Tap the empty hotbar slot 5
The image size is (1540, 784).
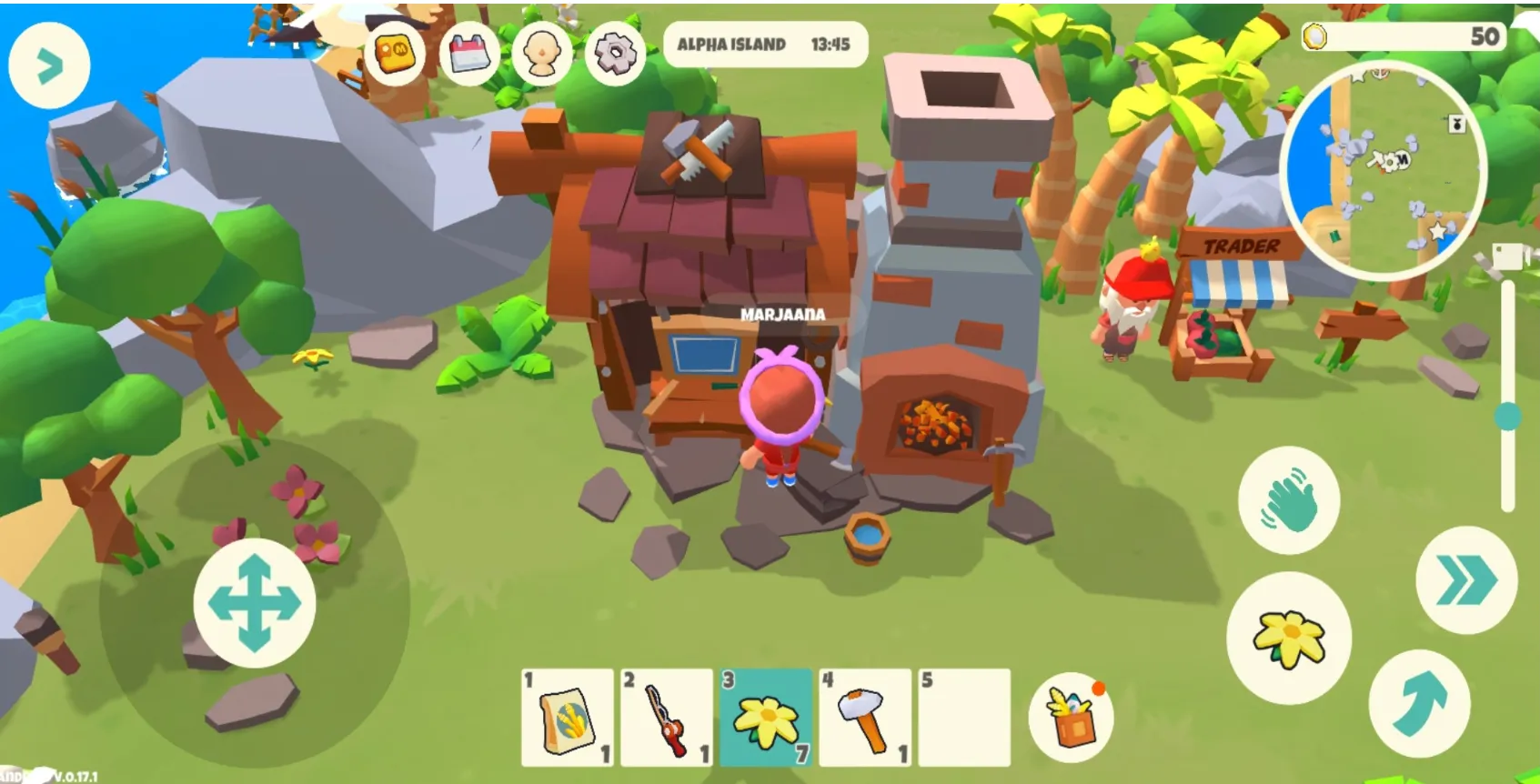961,718
